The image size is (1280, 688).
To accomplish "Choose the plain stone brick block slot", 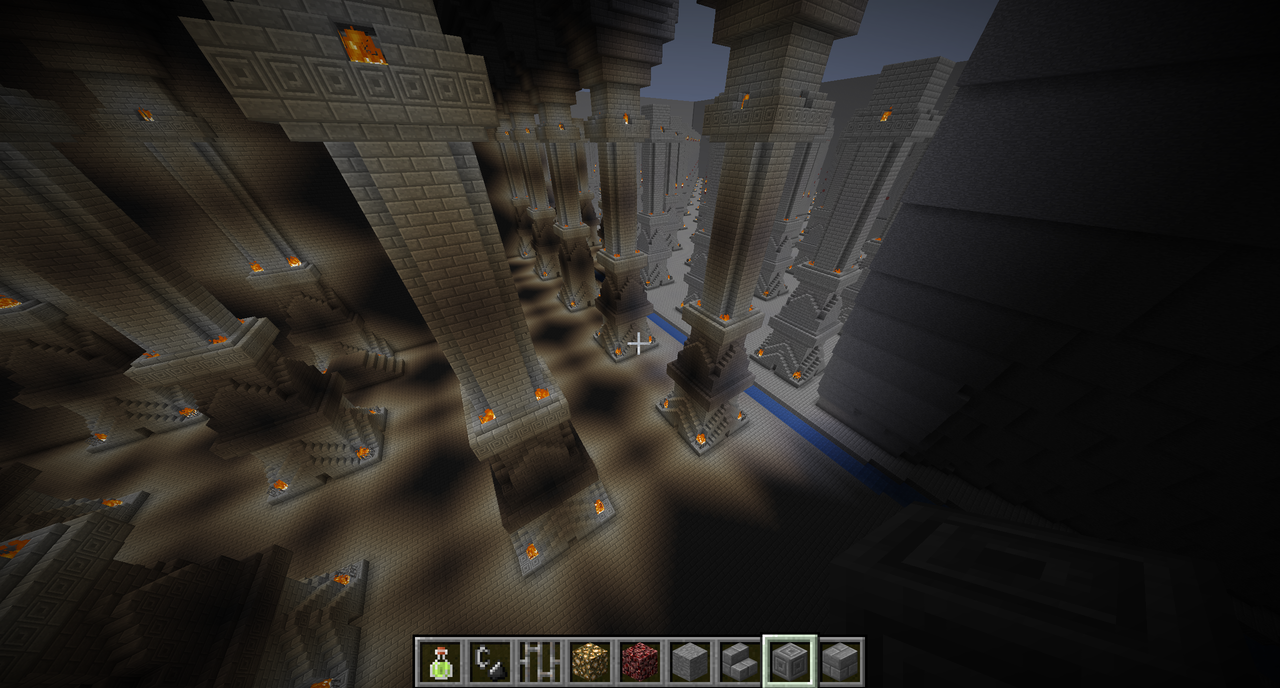I will point(690,661).
